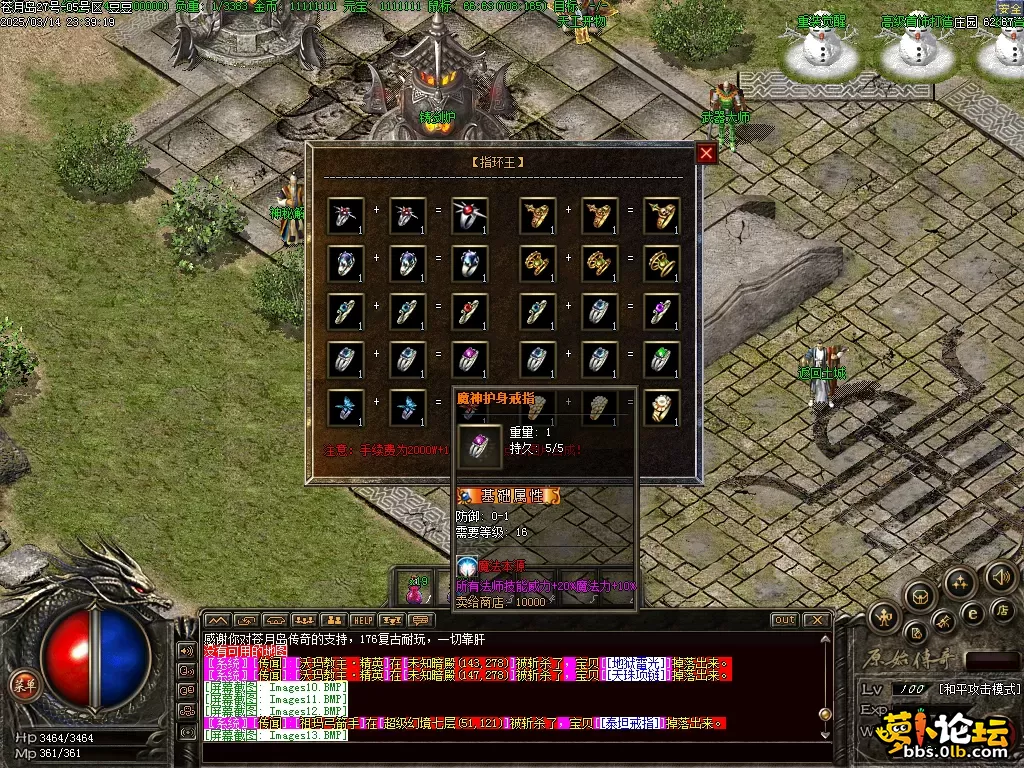Click the 'out' button above chat
This screenshot has height=768, width=1024.
[x=785, y=620]
